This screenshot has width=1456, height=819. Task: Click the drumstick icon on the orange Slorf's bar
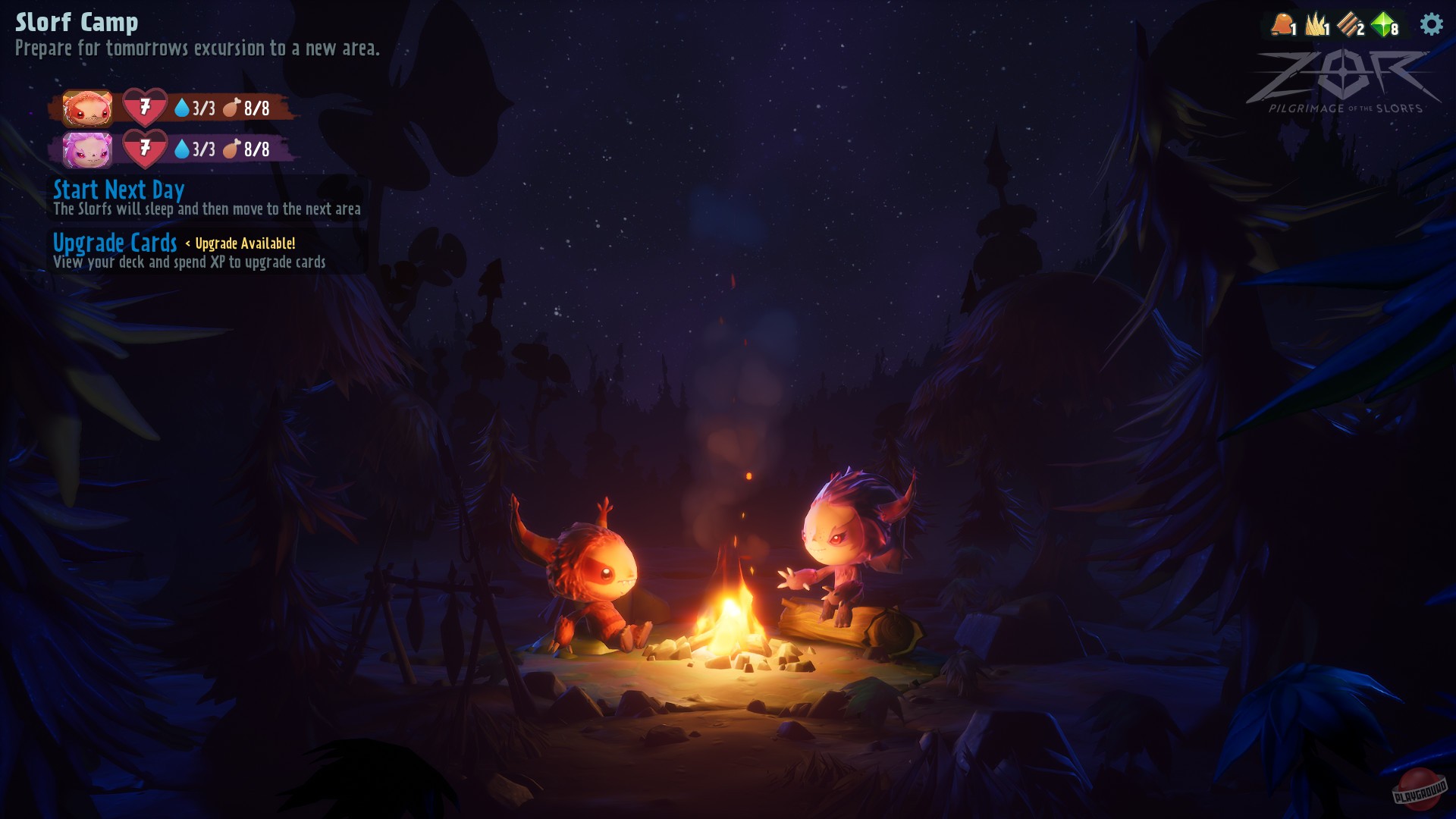pos(233,108)
